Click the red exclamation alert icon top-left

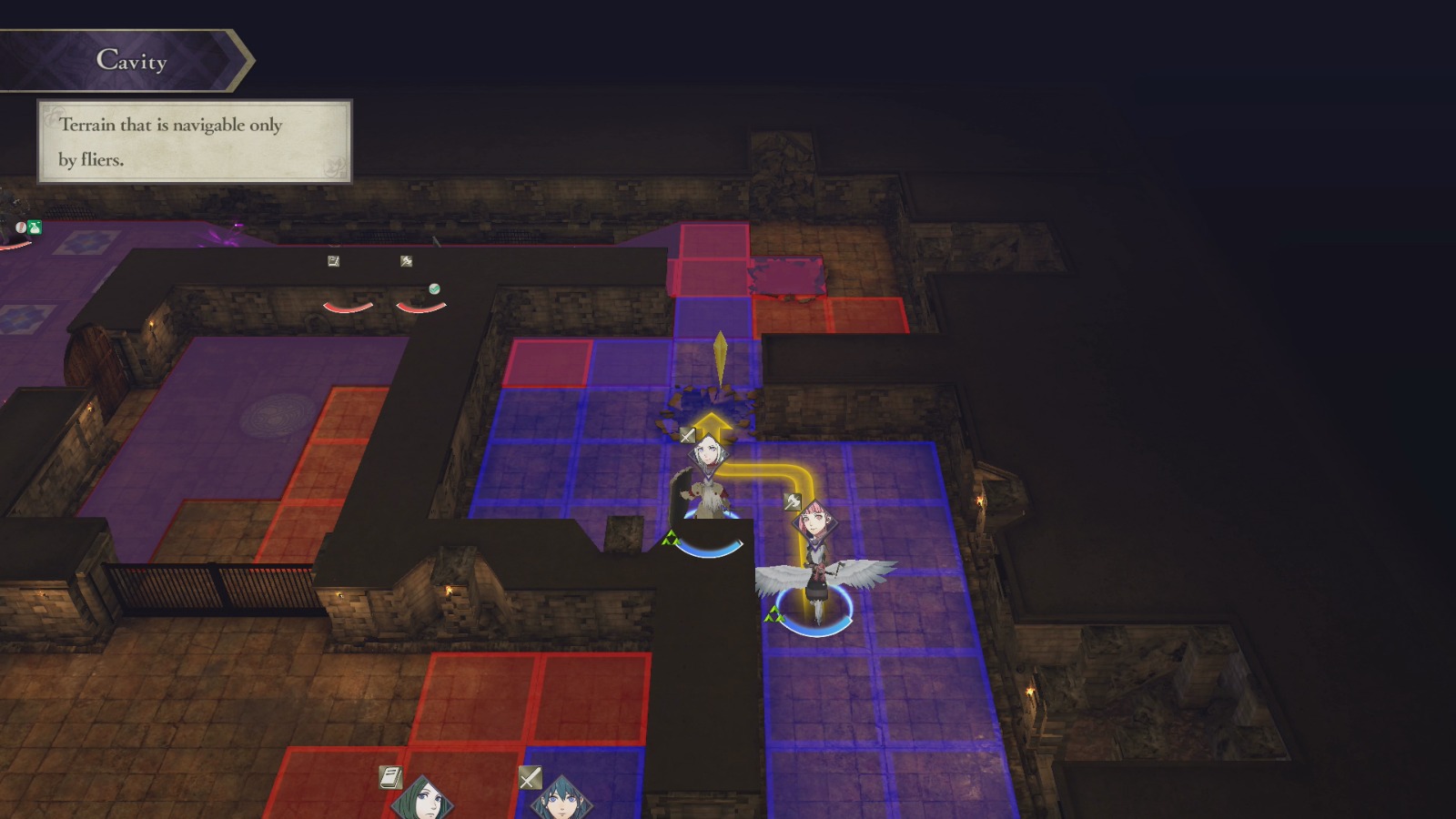coord(20,227)
